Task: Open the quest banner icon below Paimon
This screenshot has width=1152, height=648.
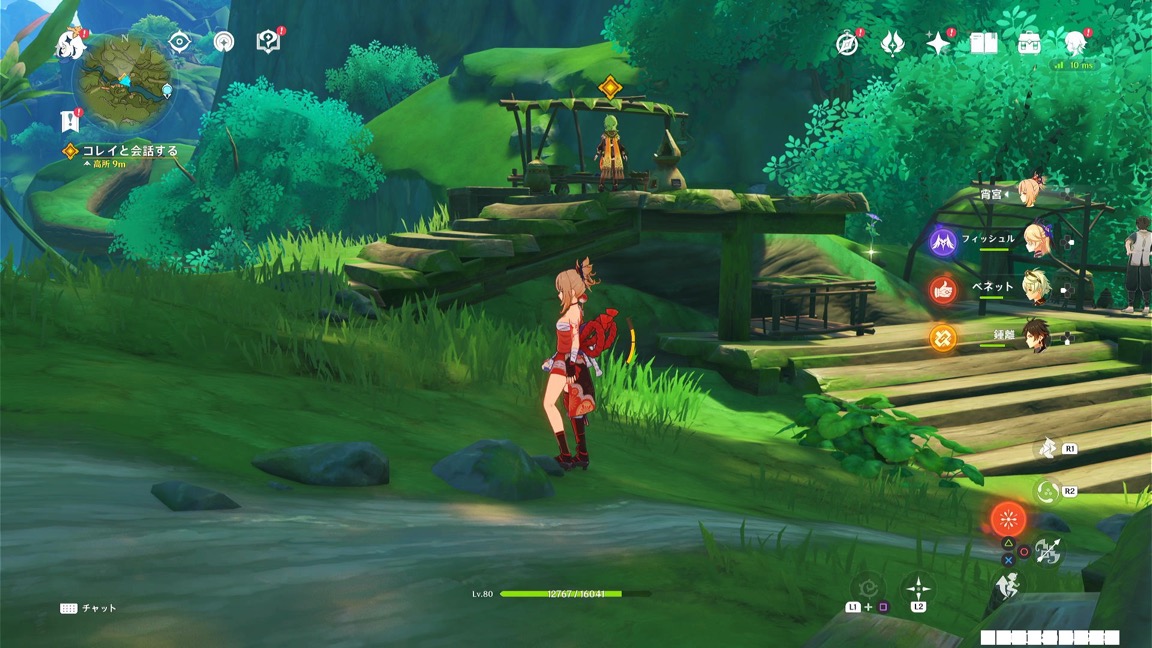Action: tap(69, 121)
